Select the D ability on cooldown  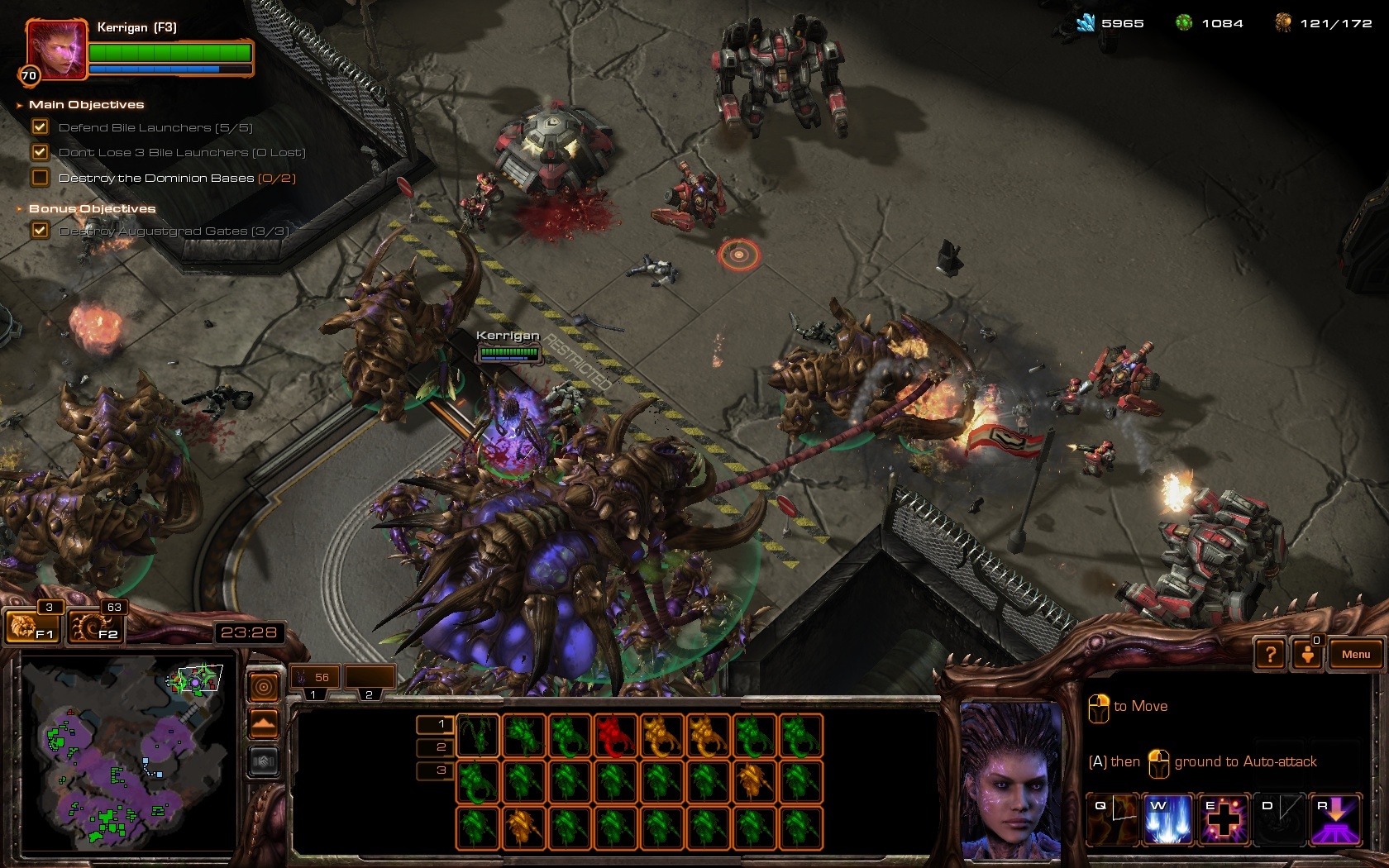(x=1280, y=818)
